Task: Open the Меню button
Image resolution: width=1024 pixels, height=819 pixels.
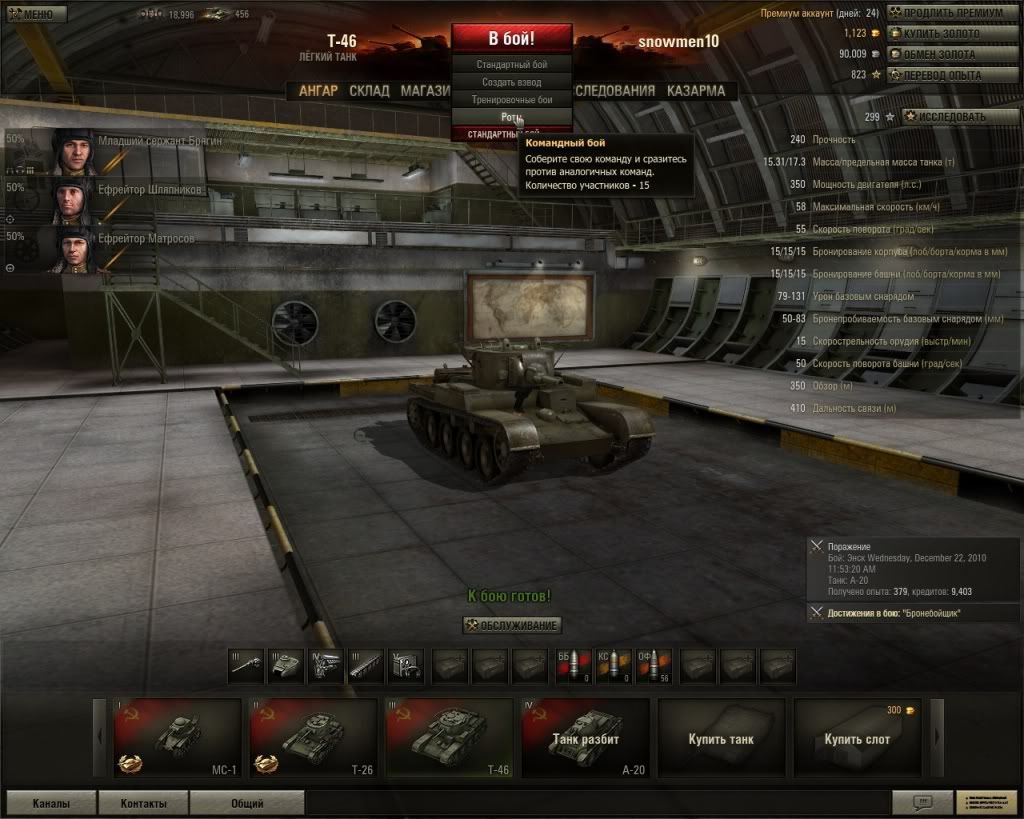Action: pos(36,14)
